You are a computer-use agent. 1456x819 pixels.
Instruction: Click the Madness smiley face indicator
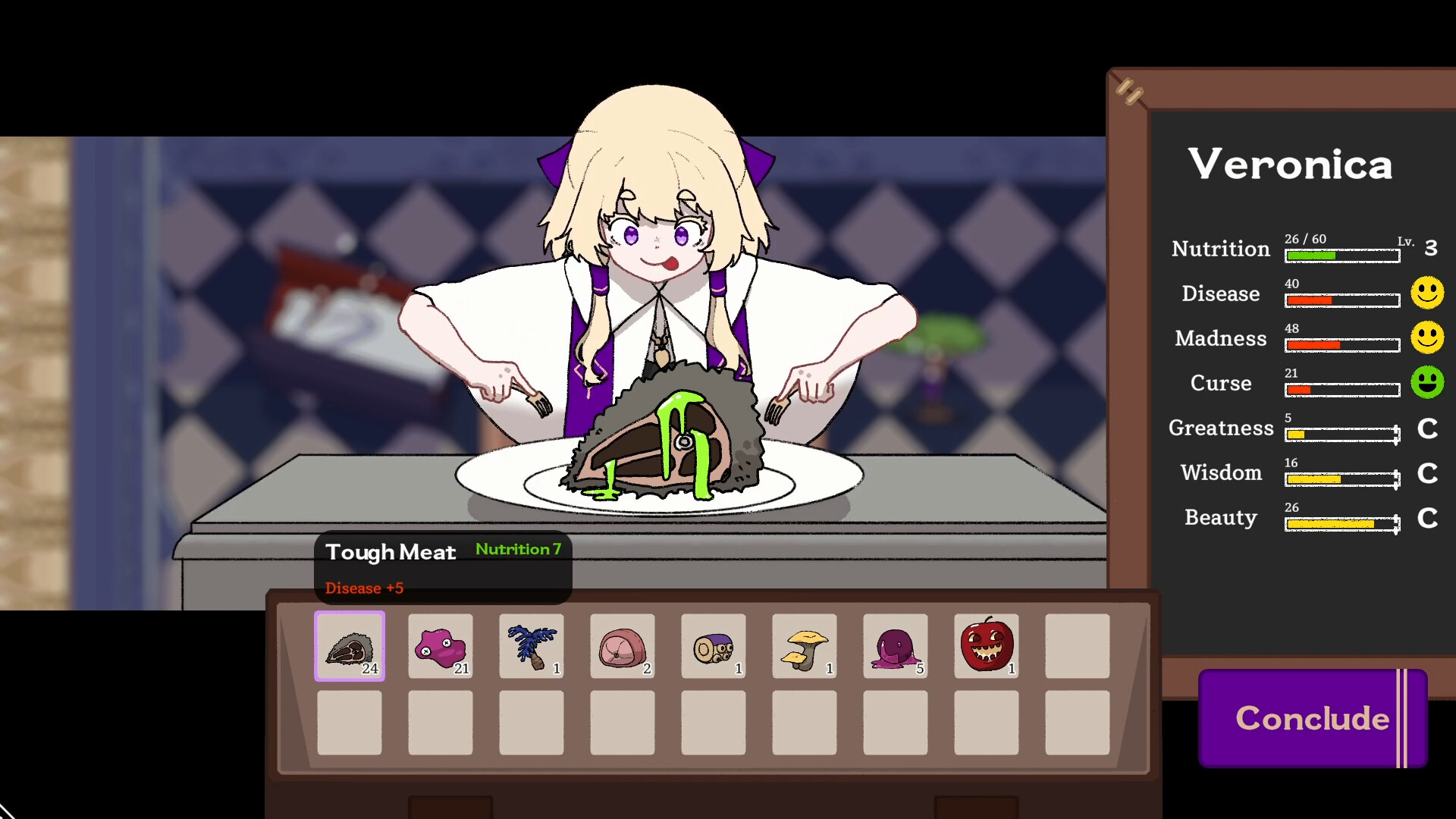(1427, 339)
